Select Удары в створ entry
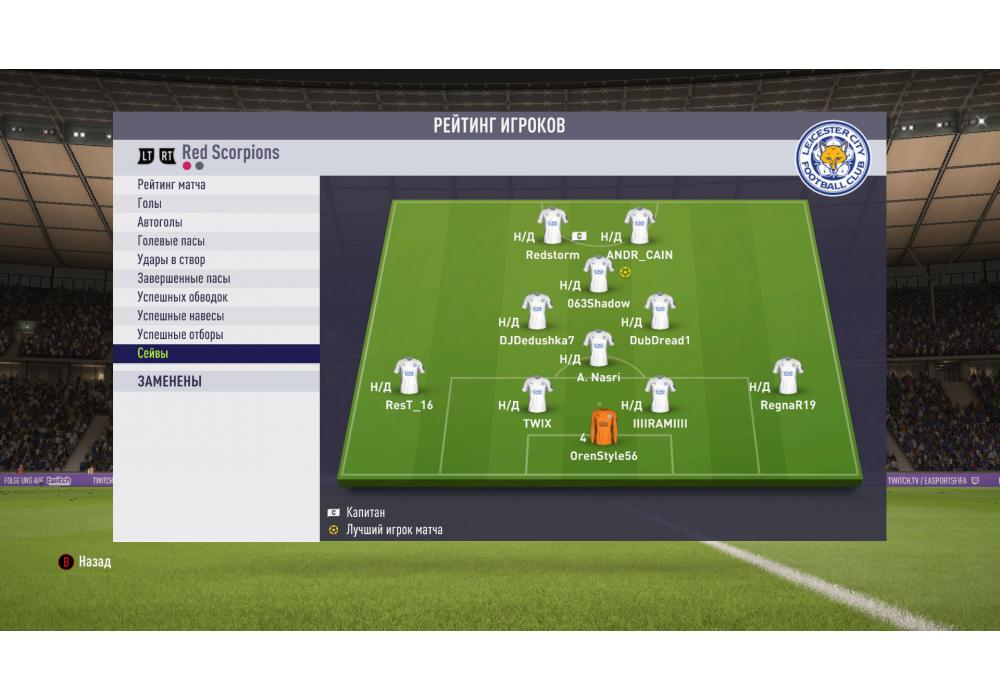The width and height of the screenshot is (1000, 700). (216, 260)
